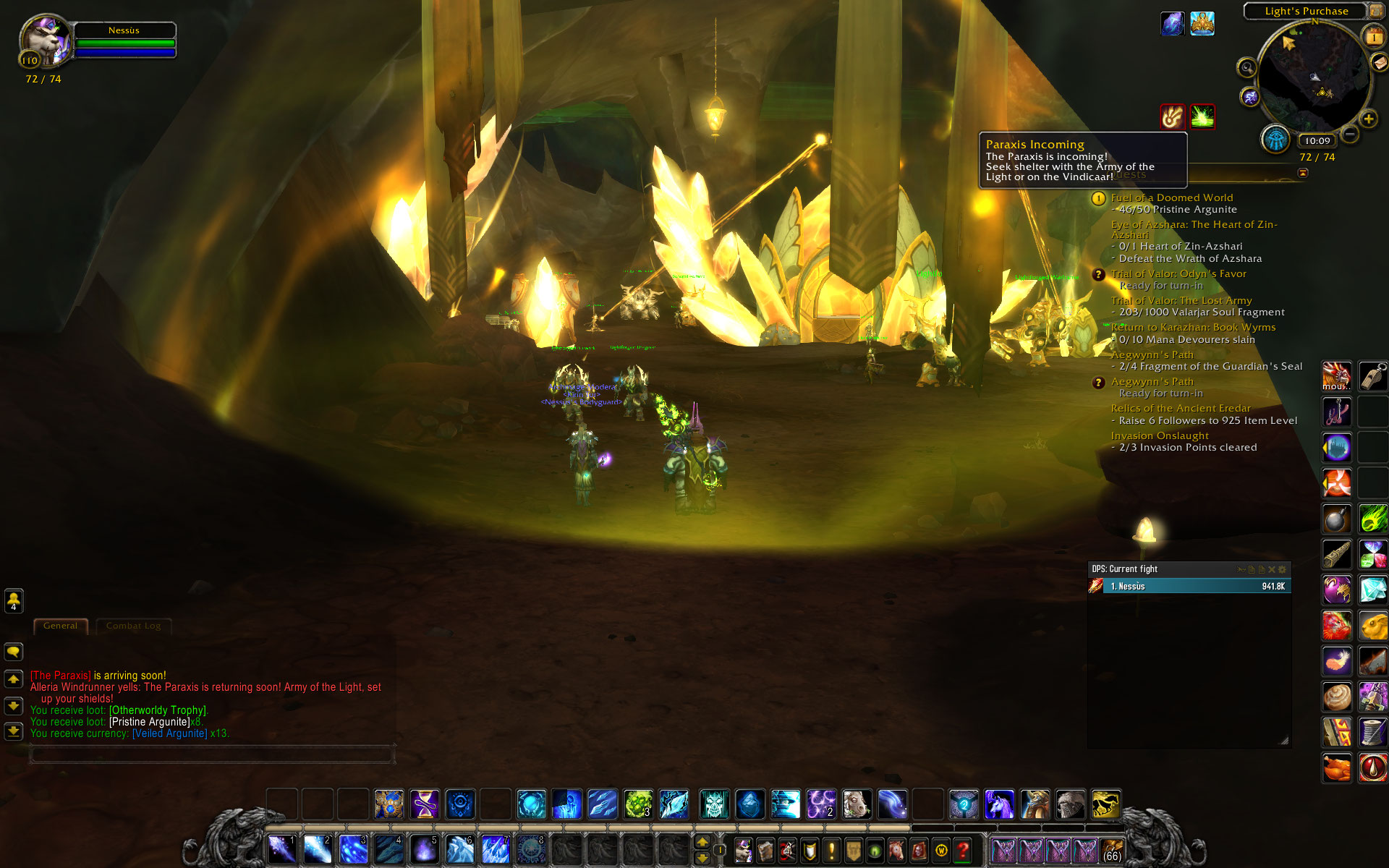Open the mail envelope indicator on the minimap
Screen dimensions: 1389x868
pyautogui.click(x=1380, y=62)
